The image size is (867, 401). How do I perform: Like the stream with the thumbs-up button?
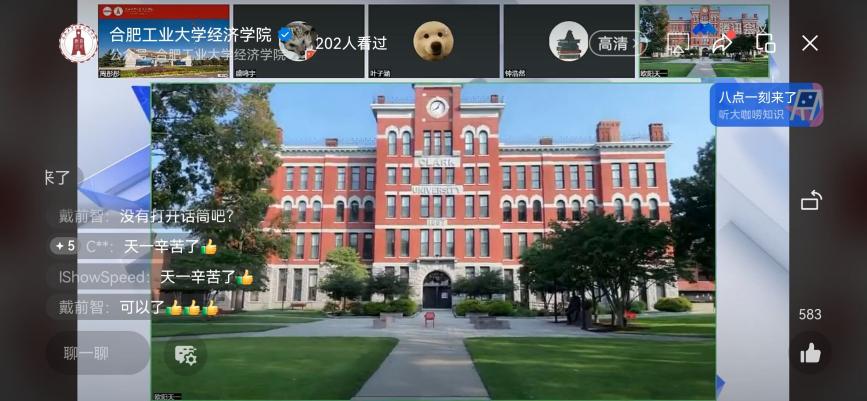pyautogui.click(x=810, y=353)
